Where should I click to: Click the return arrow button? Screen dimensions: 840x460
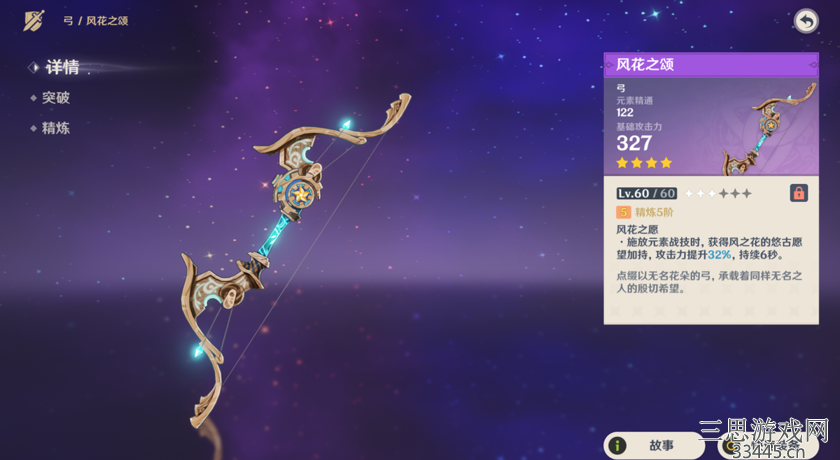click(805, 21)
